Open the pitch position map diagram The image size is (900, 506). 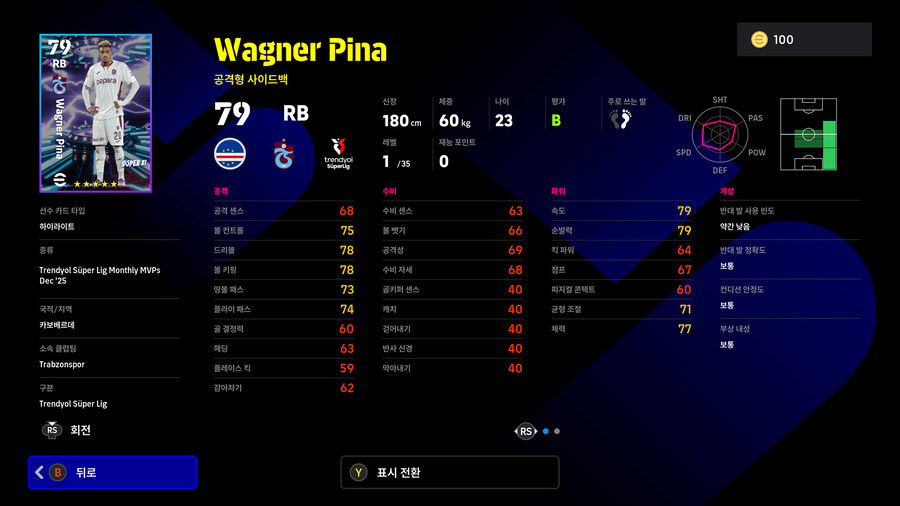808,136
